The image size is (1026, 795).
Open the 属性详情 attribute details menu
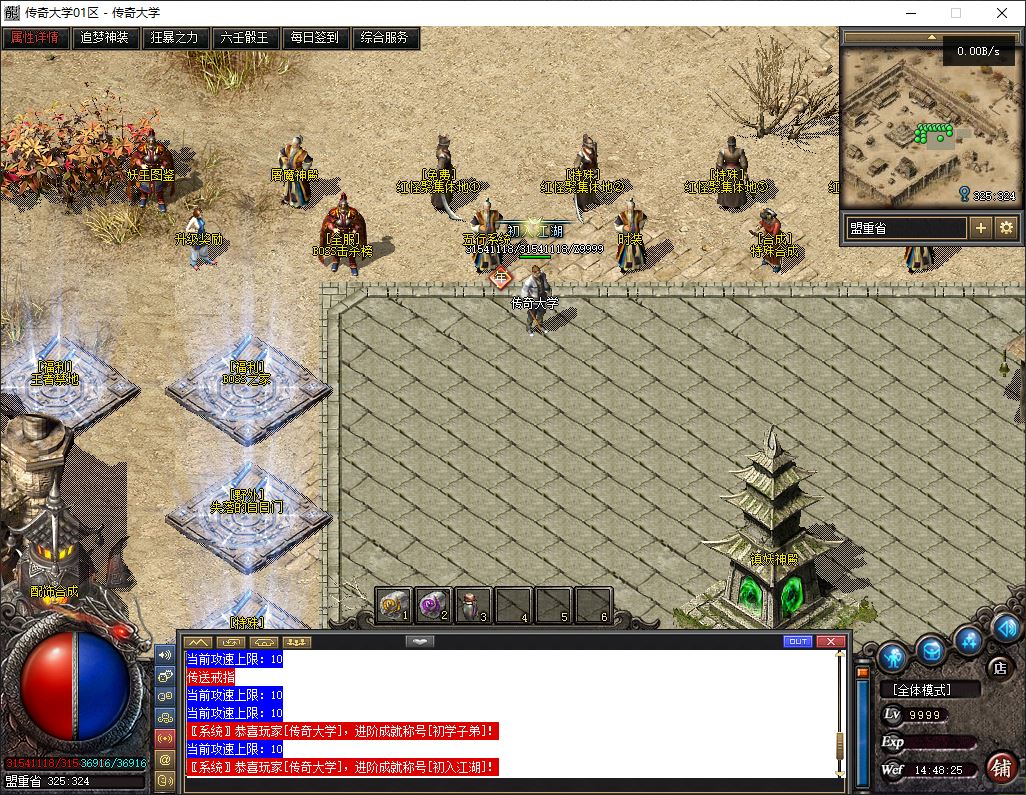[x=35, y=38]
